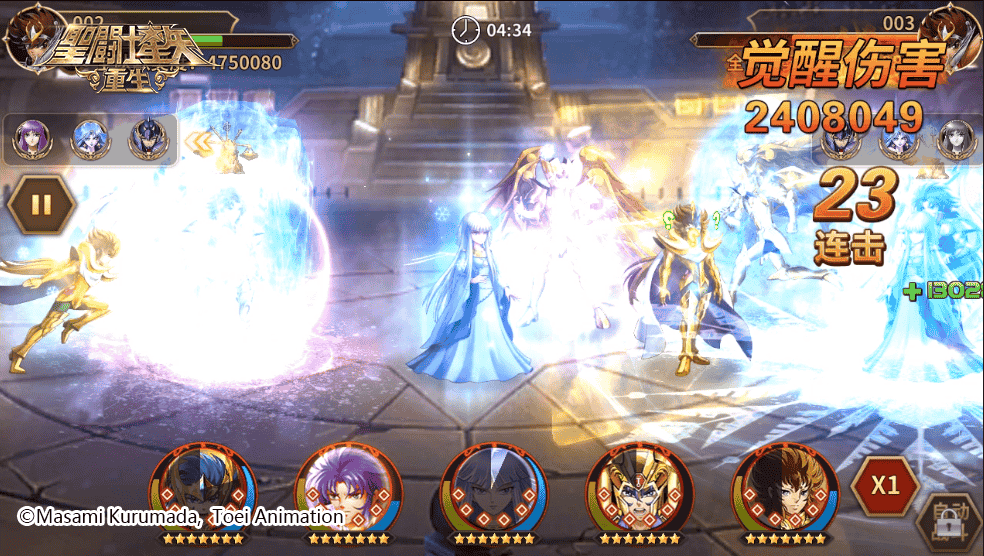The height and width of the screenshot is (556, 984).
Task: Select the dark-helmeted ally support portrait
Action: click(148, 141)
